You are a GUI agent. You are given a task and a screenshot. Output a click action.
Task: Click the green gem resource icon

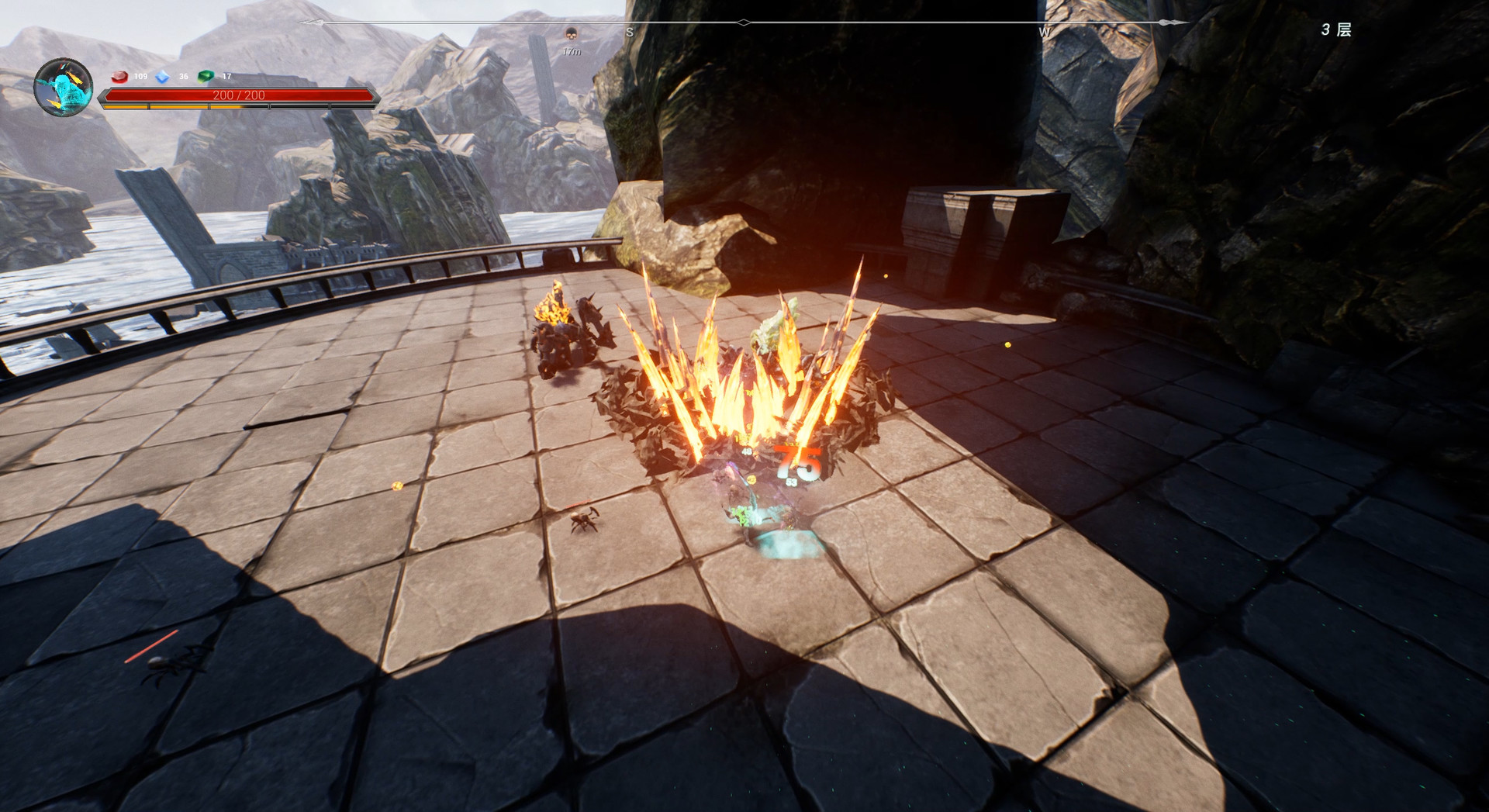205,78
